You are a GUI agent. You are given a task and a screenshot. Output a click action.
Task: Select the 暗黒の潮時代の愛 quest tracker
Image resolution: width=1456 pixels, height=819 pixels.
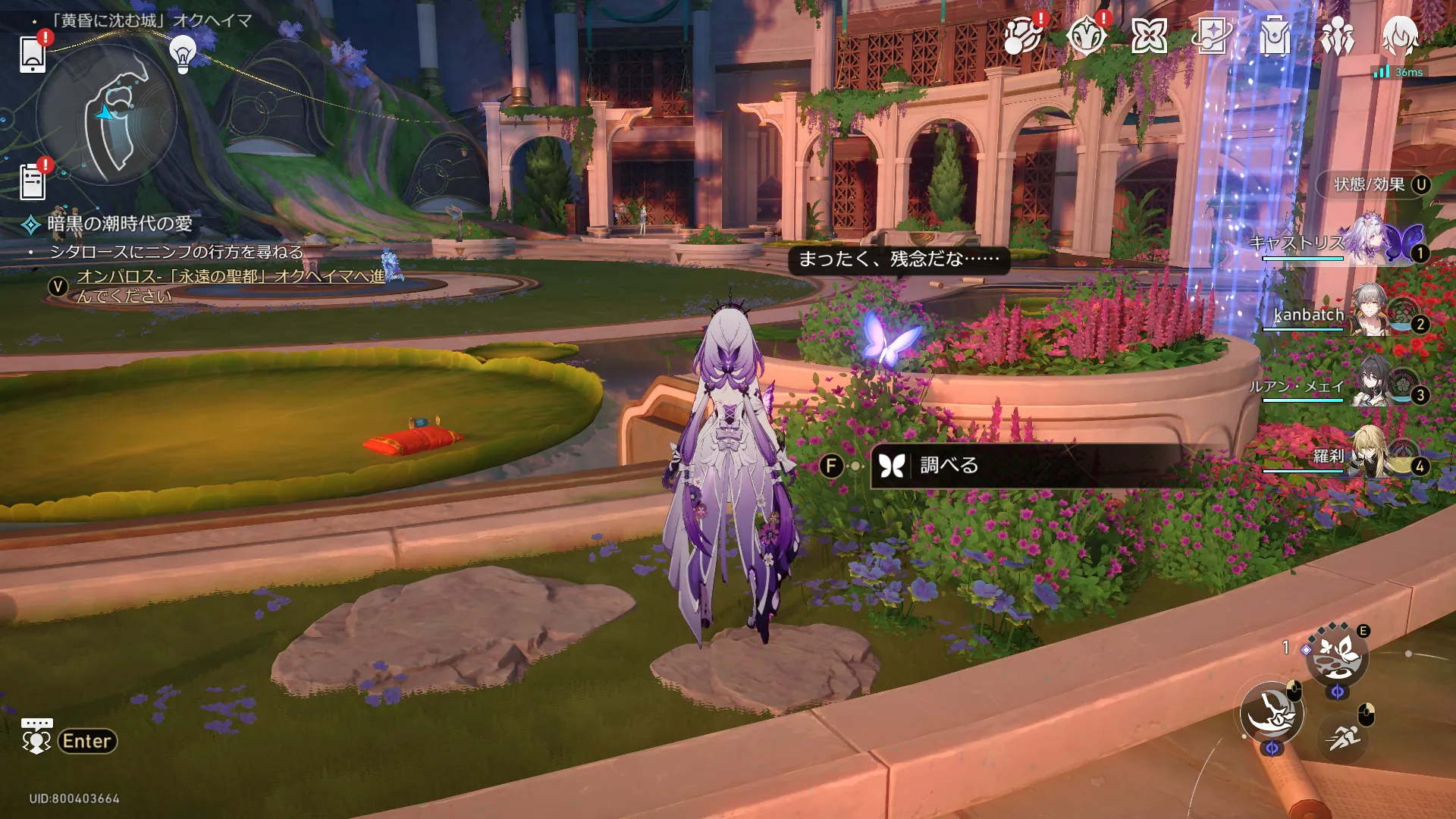click(x=120, y=224)
